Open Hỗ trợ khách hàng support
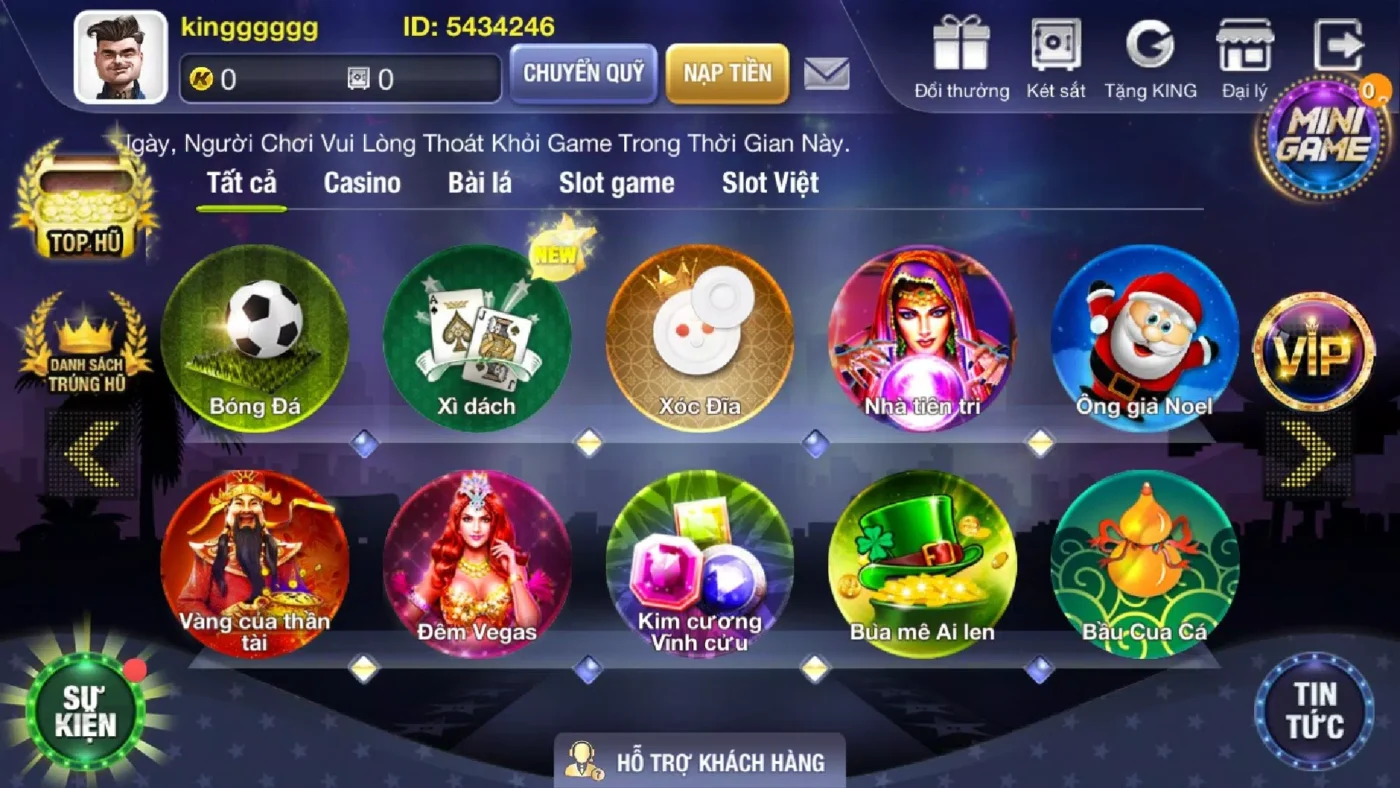 coord(700,761)
